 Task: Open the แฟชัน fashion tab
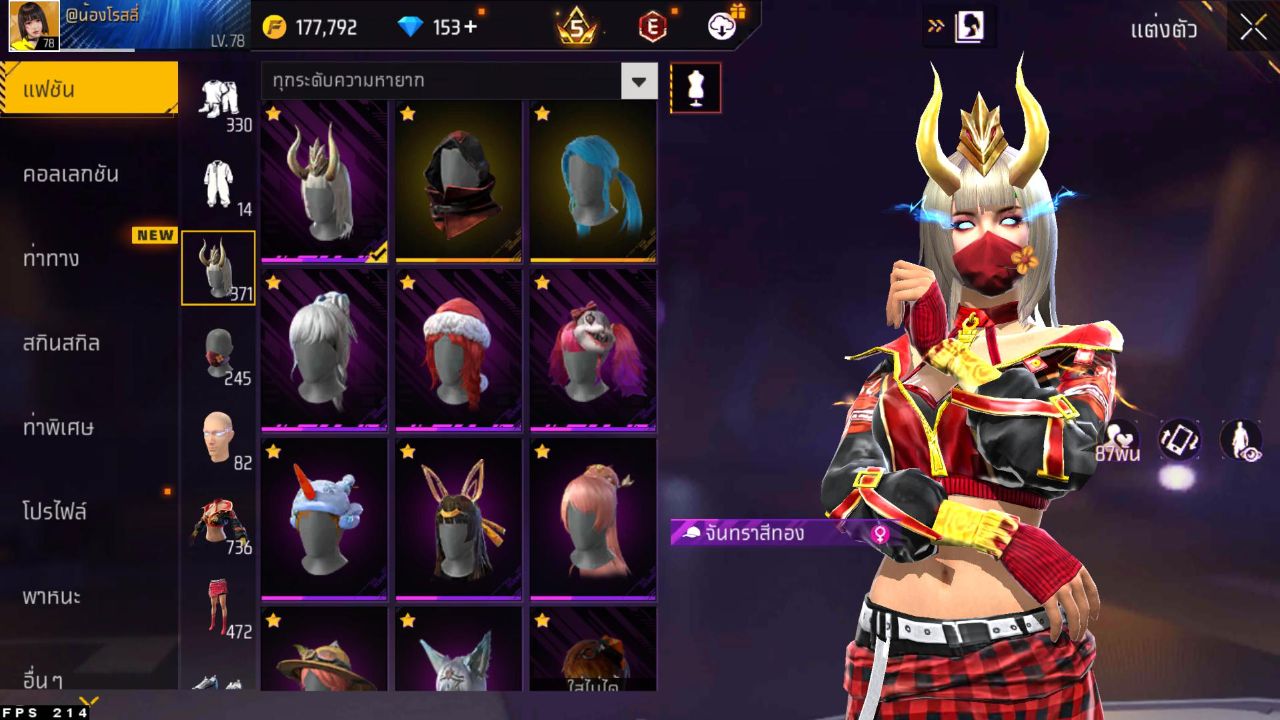[x=88, y=90]
